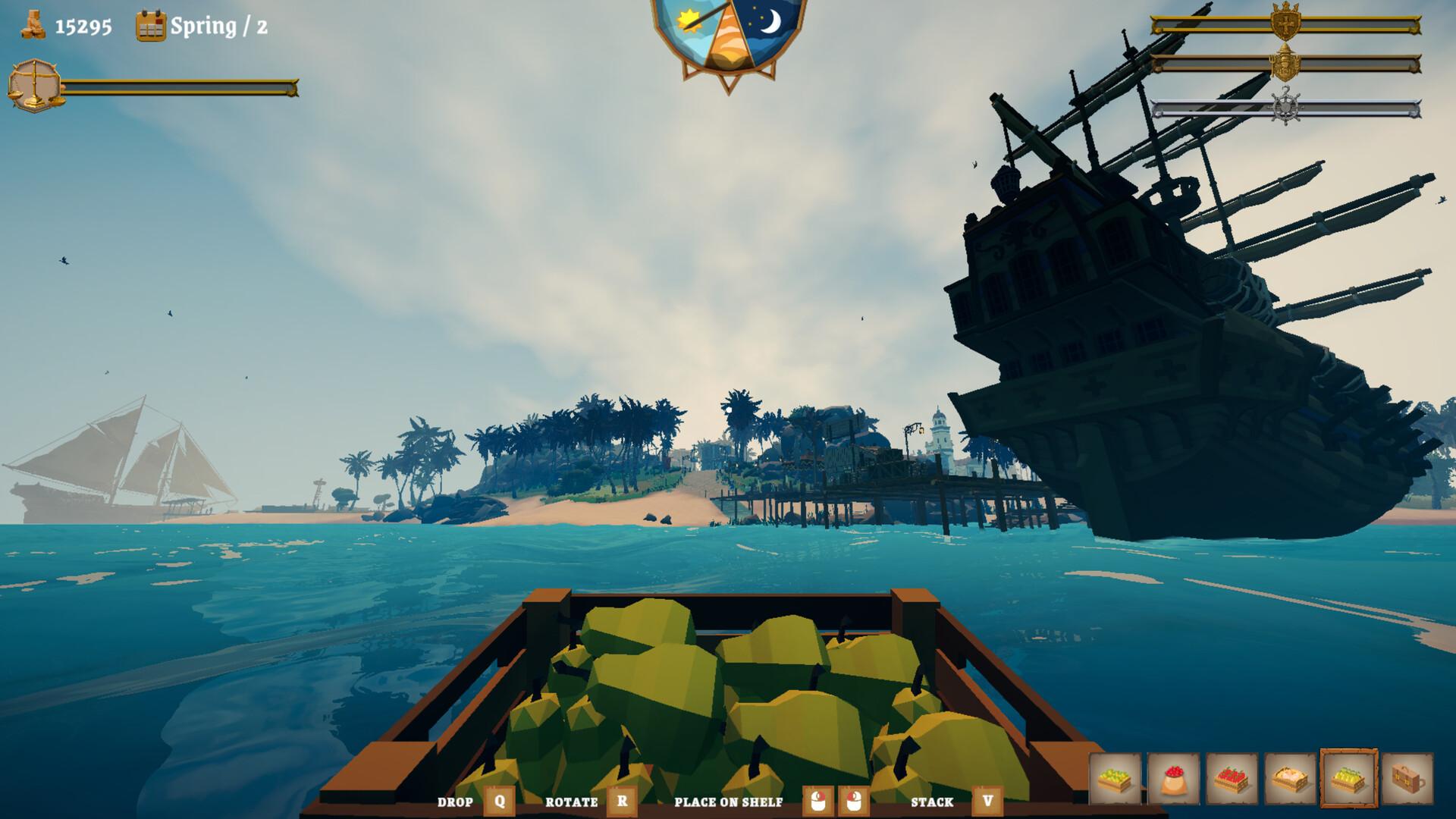The height and width of the screenshot is (819, 1456).
Task: Select the red berry sack in the hotbar
Action: coord(1173,780)
